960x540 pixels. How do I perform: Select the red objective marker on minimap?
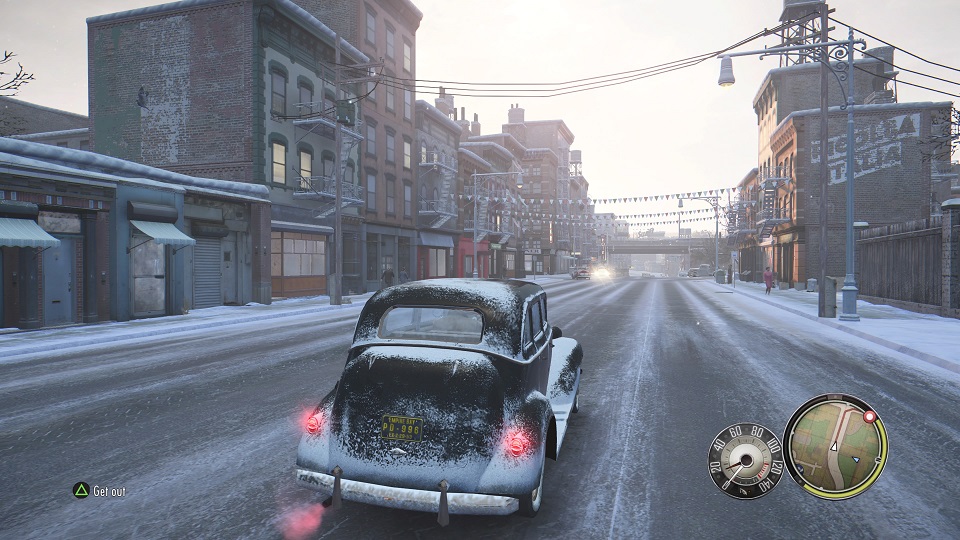(x=869, y=416)
